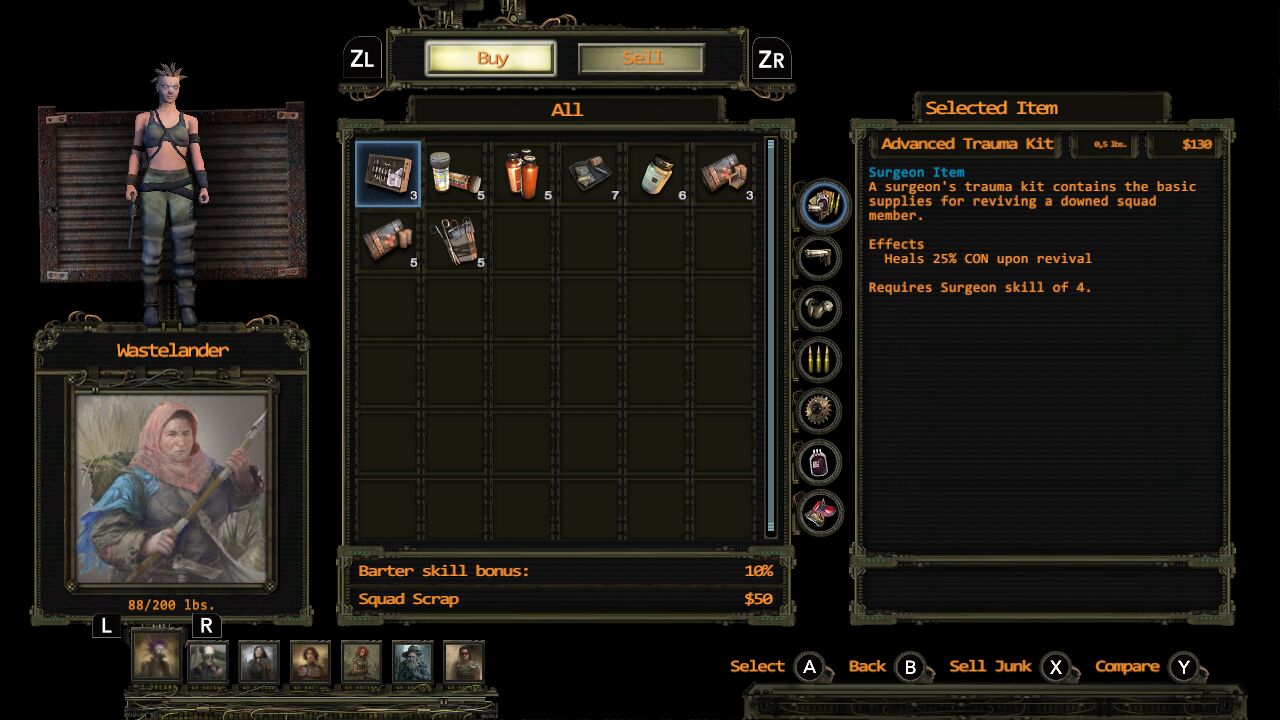The height and width of the screenshot is (720, 1280).
Task: Filter shop by the pistol weapons category
Action: [819, 257]
